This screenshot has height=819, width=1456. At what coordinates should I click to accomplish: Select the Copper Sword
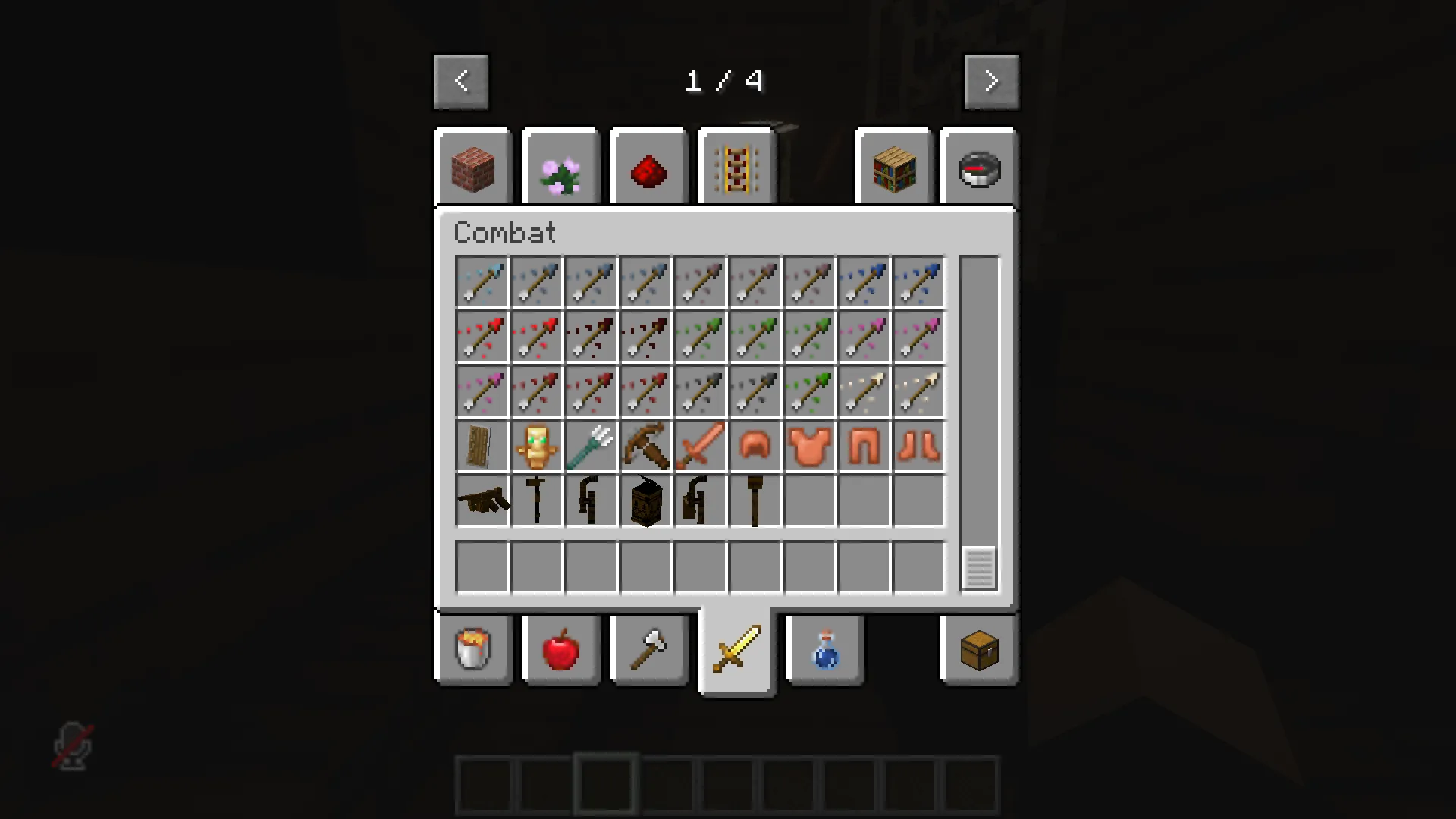tap(700, 446)
